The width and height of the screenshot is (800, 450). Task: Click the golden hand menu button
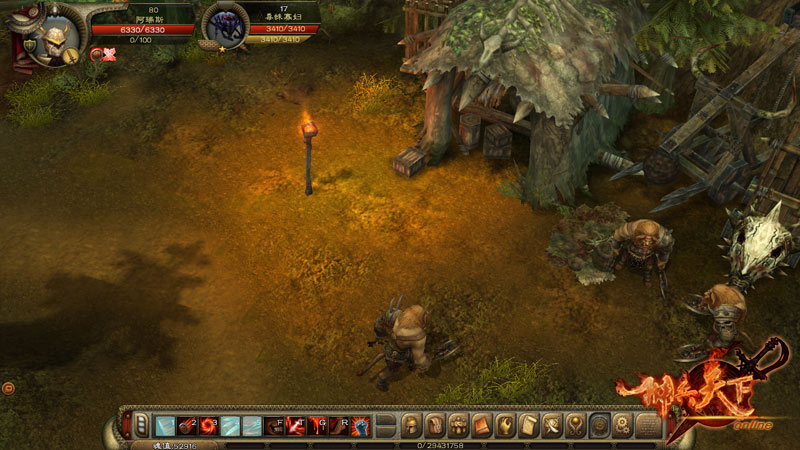tap(505, 426)
